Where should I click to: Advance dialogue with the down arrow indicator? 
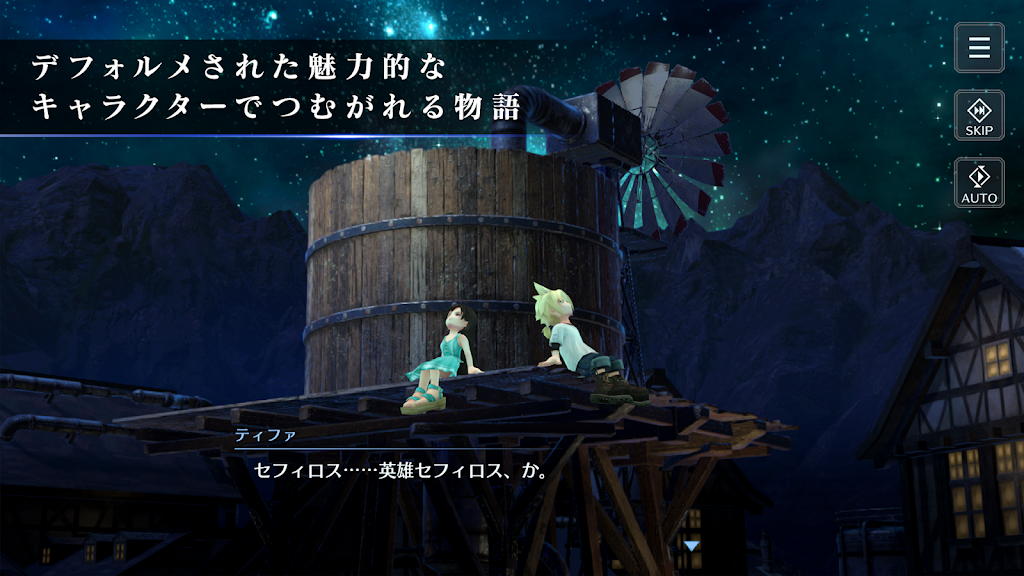691,546
